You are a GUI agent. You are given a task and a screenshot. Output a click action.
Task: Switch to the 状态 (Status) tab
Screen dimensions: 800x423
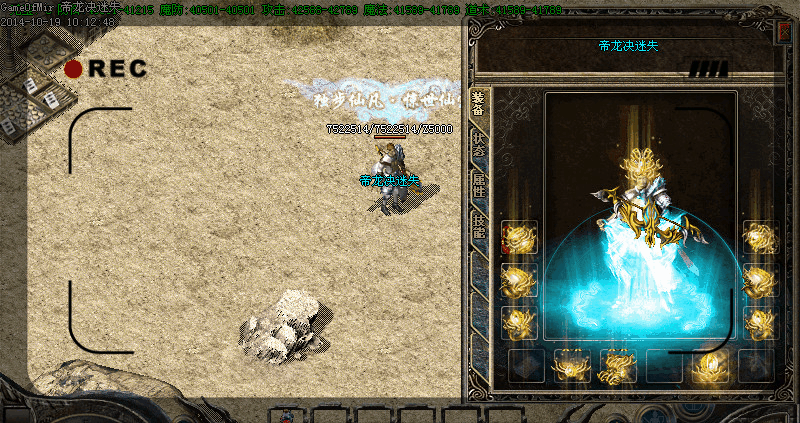point(479,143)
